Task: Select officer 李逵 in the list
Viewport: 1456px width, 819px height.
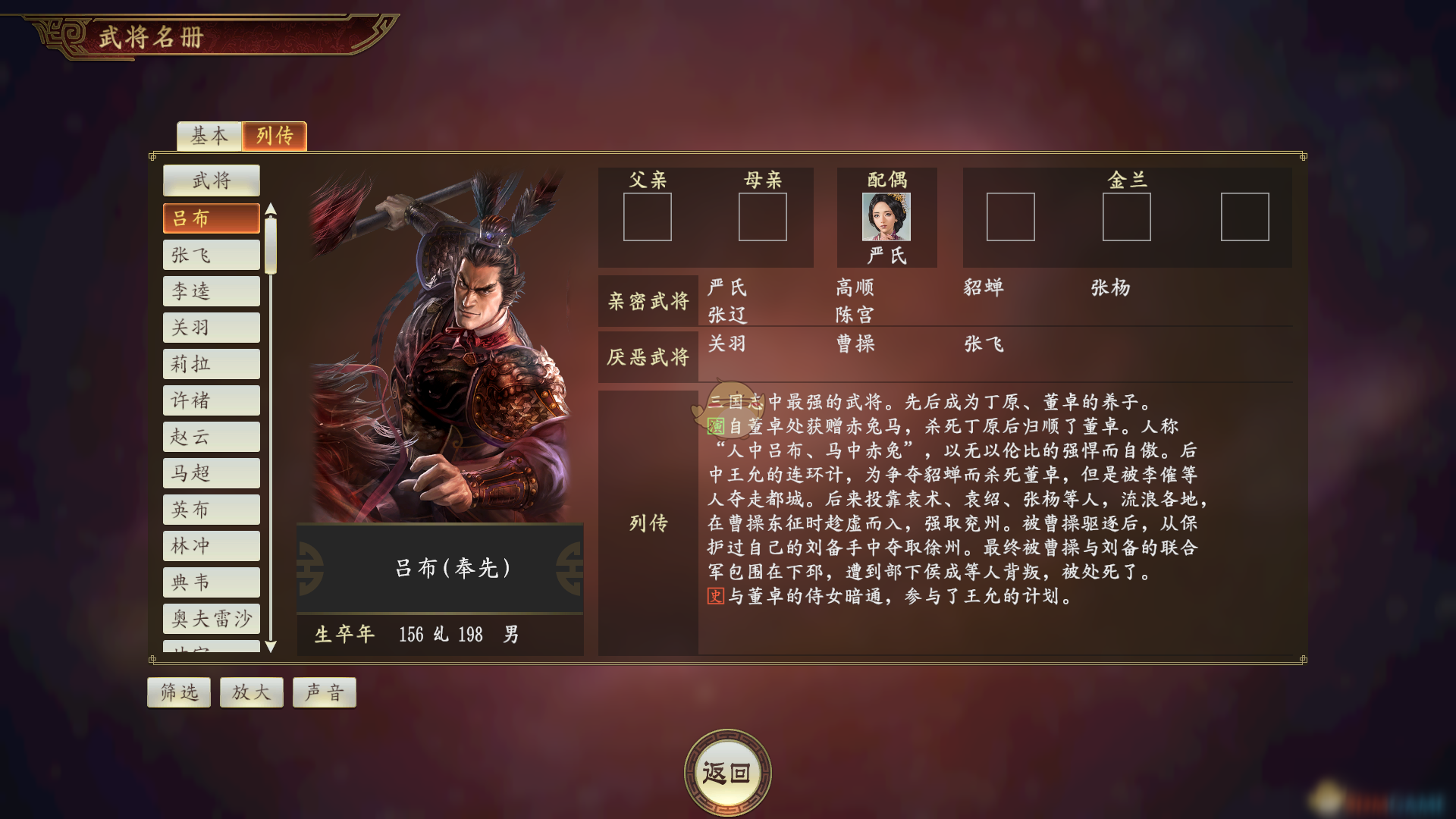Action: 212,291
